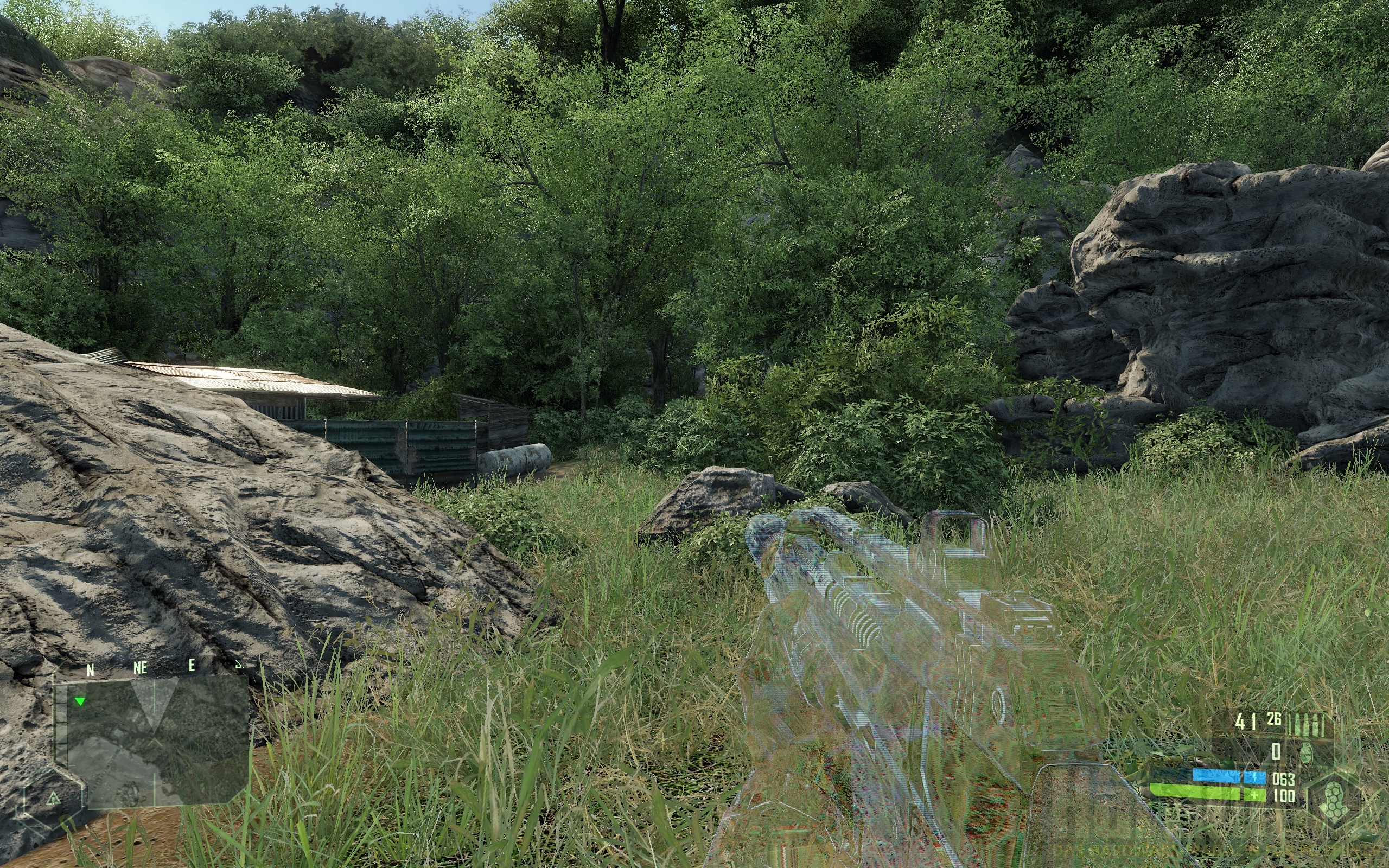The height and width of the screenshot is (868, 1389).
Task: Select the N heading on the compass
Action: point(91,669)
